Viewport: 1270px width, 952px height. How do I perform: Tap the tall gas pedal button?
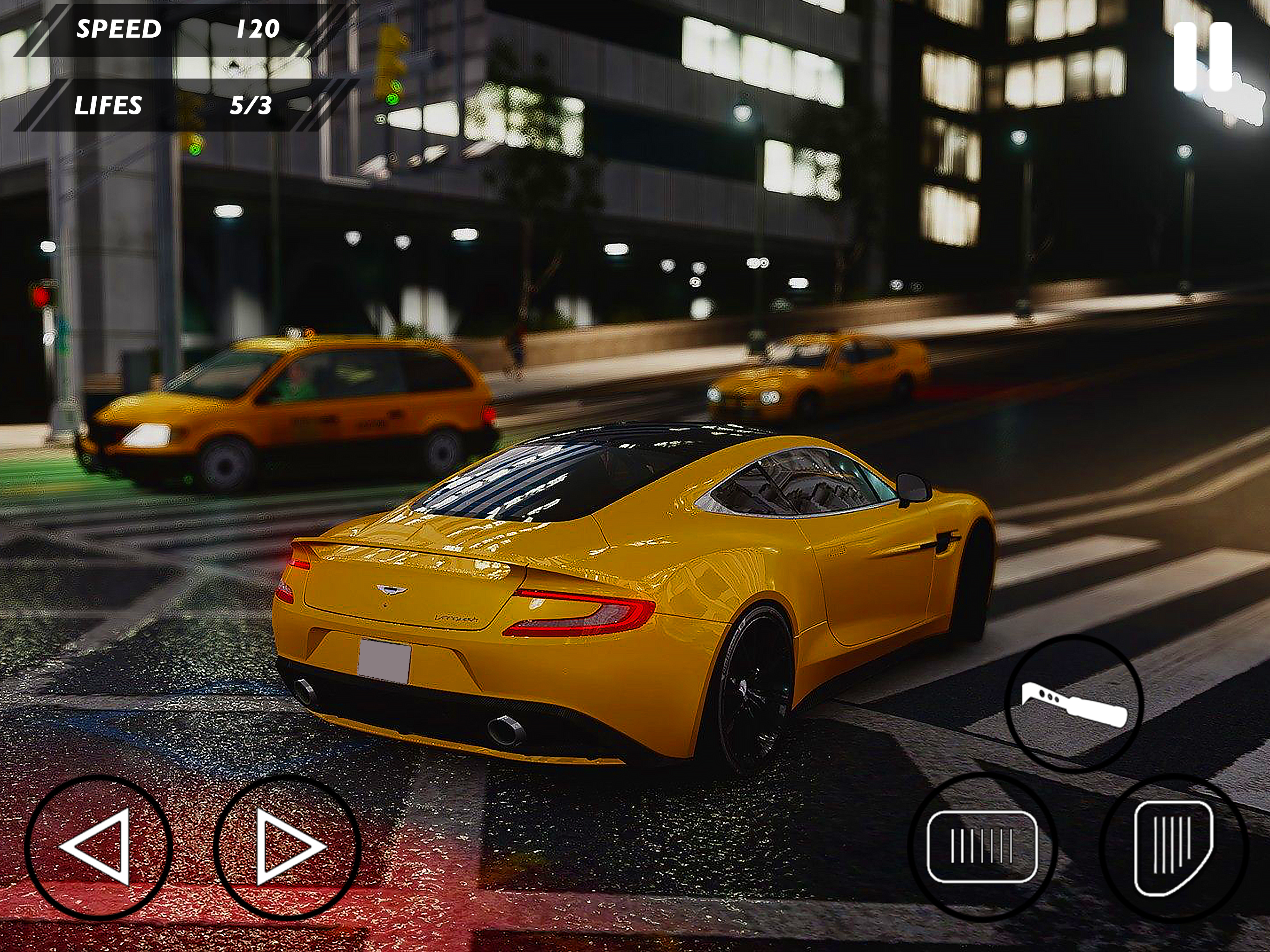[1173, 846]
